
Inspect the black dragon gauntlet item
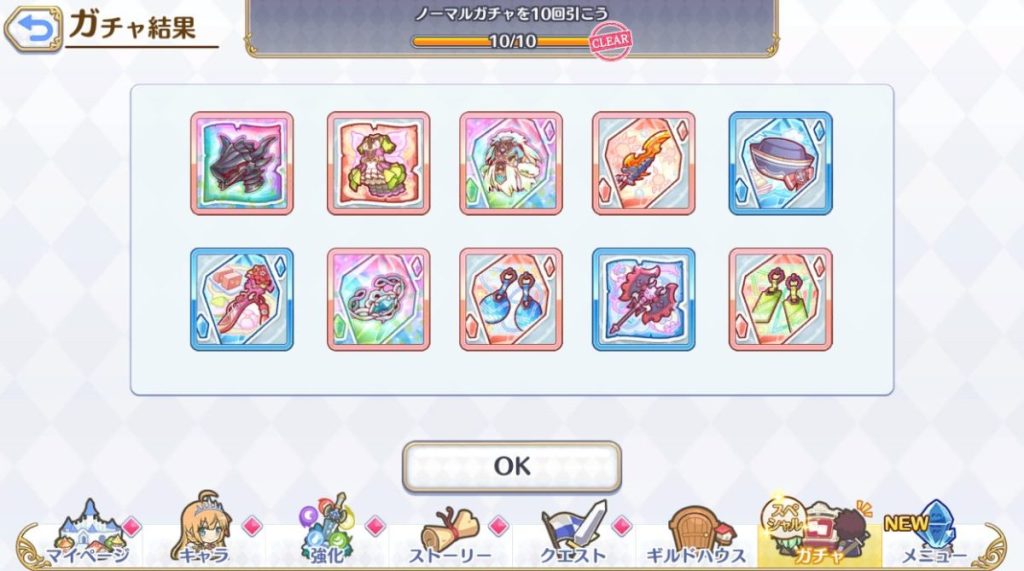(x=241, y=163)
